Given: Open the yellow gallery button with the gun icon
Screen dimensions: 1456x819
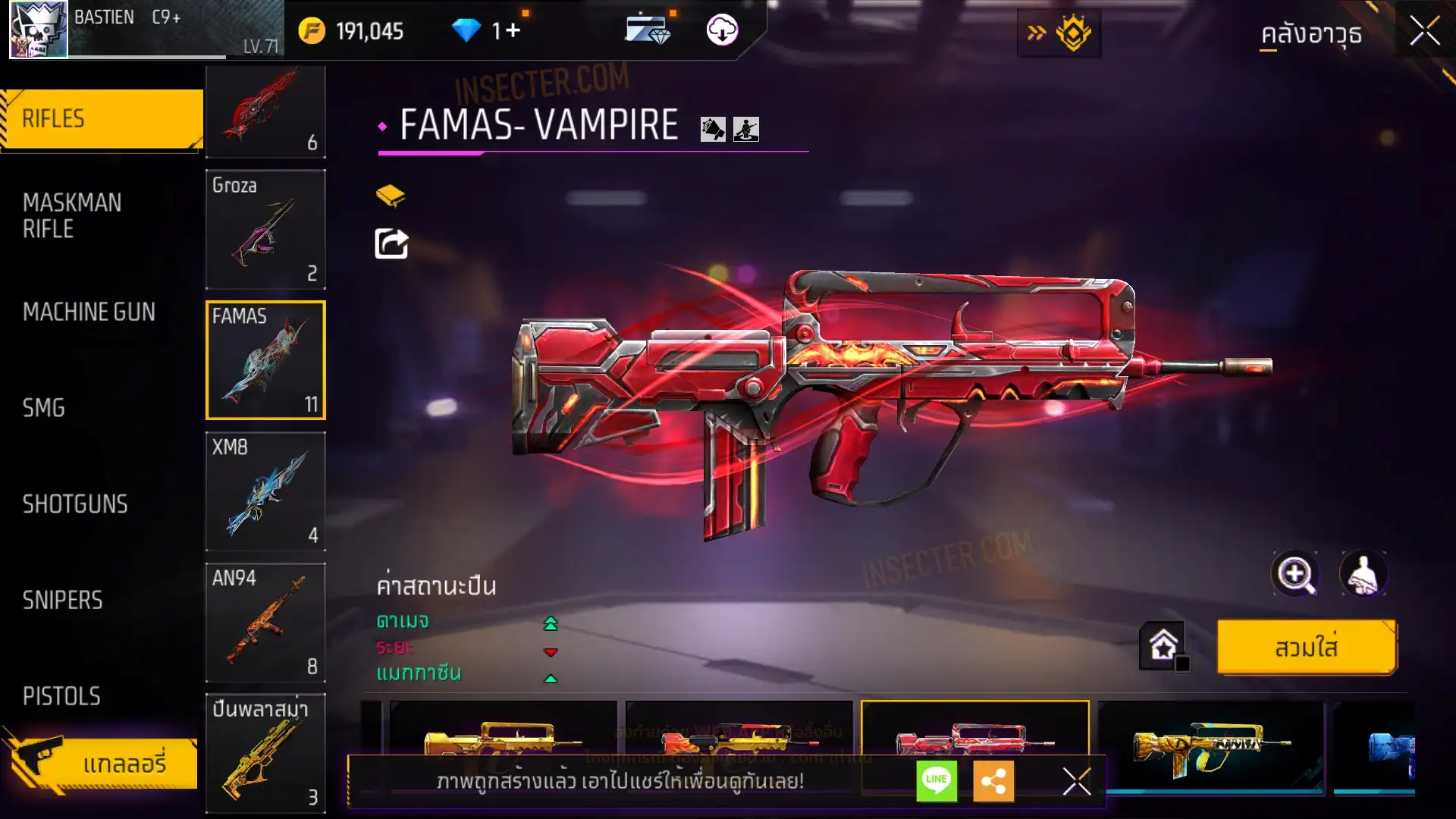Looking at the screenshot, I should [102, 763].
